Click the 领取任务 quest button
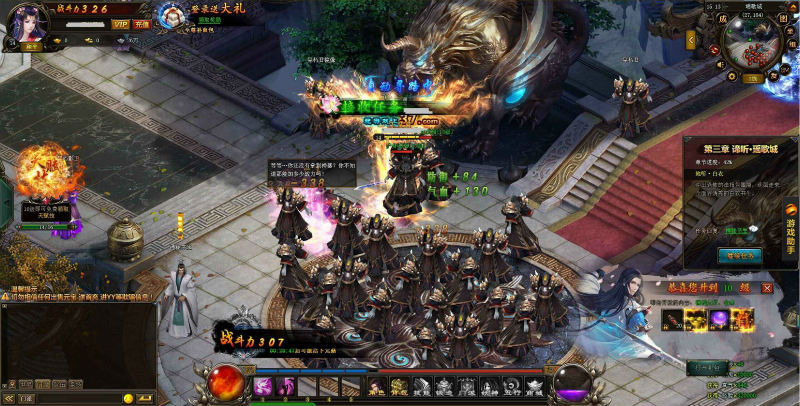Viewport: 800px width, 406px height. pos(741,255)
